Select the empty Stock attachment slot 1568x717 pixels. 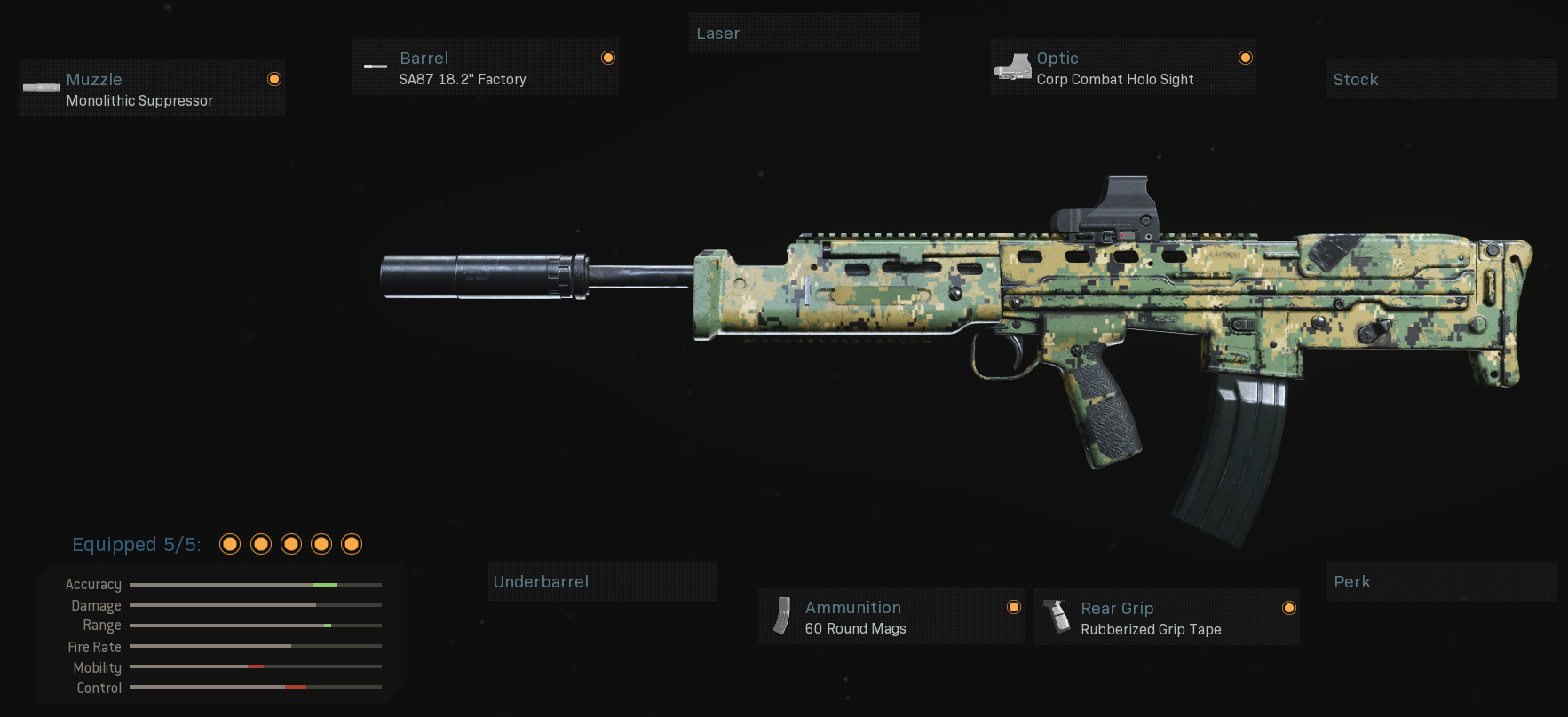point(1441,79)
